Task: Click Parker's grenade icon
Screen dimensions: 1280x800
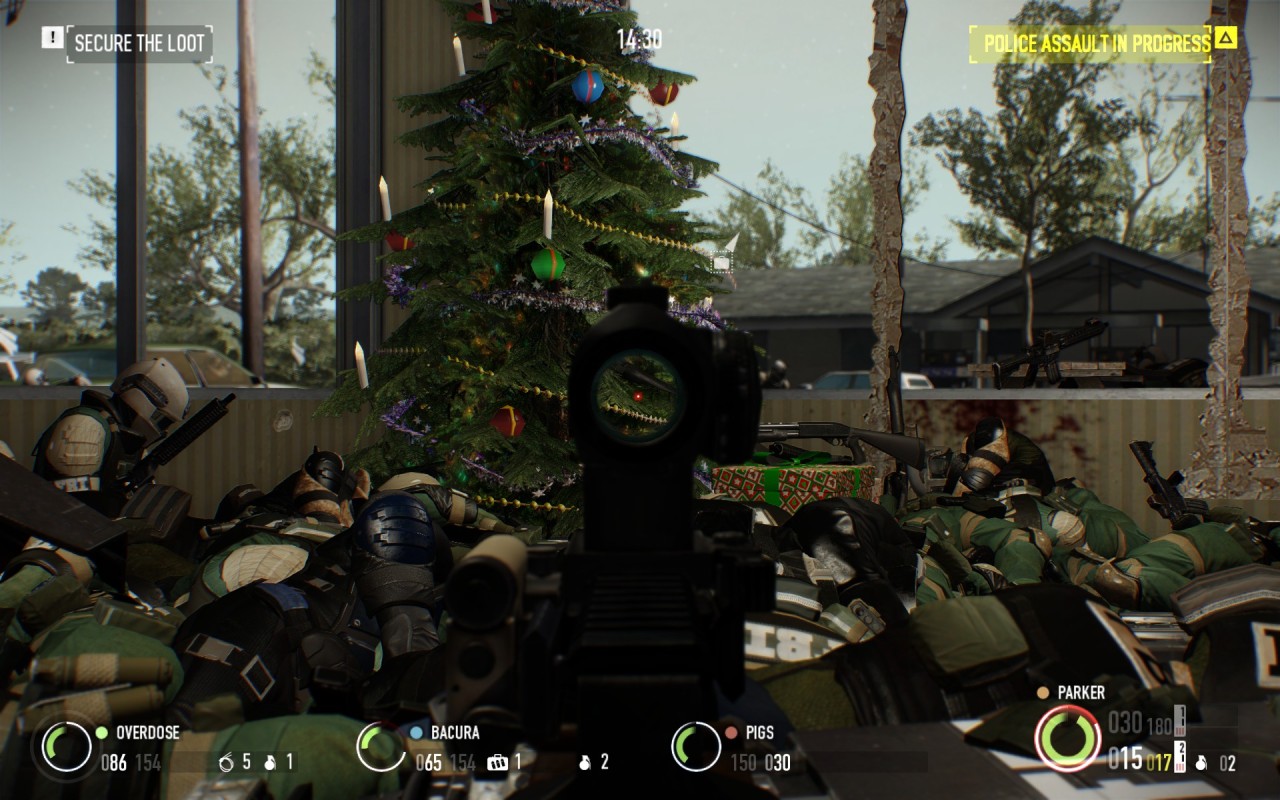Action: (x=1200, y=764)
